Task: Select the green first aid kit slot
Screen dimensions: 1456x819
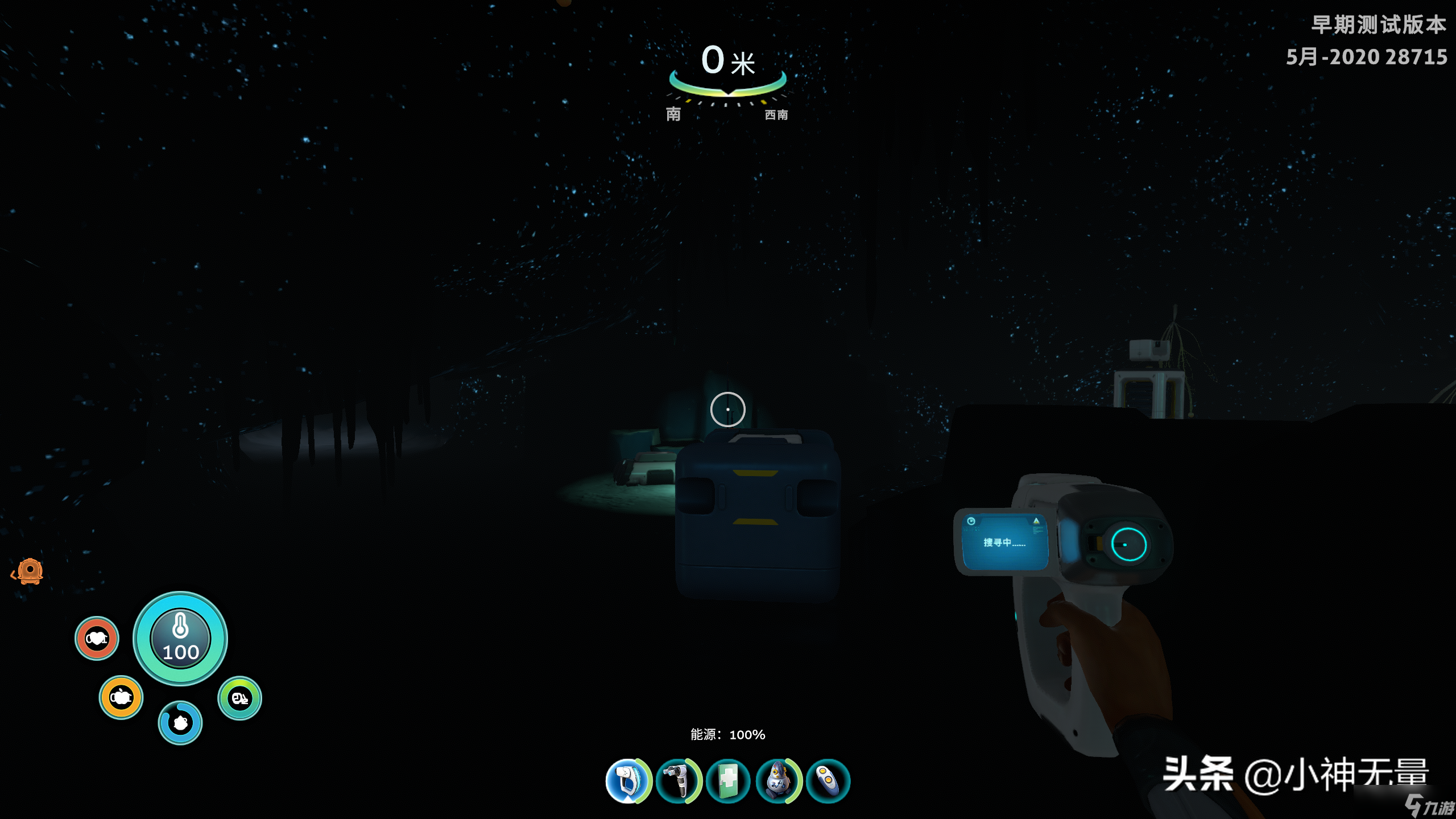Action: tap(728, 781)
